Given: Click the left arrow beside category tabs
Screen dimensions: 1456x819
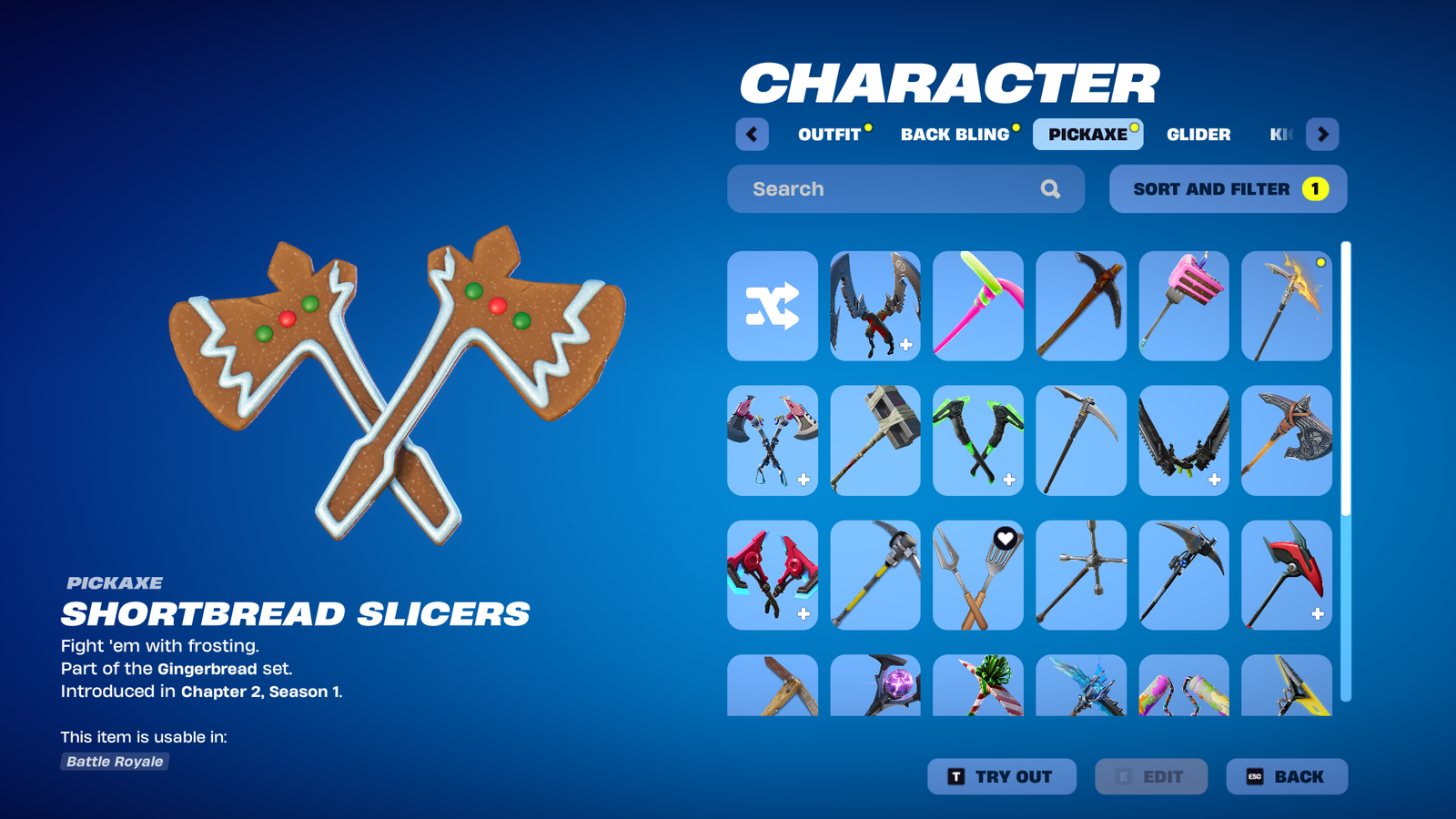Looking at the screenshot, I should [x=752, y=135].
